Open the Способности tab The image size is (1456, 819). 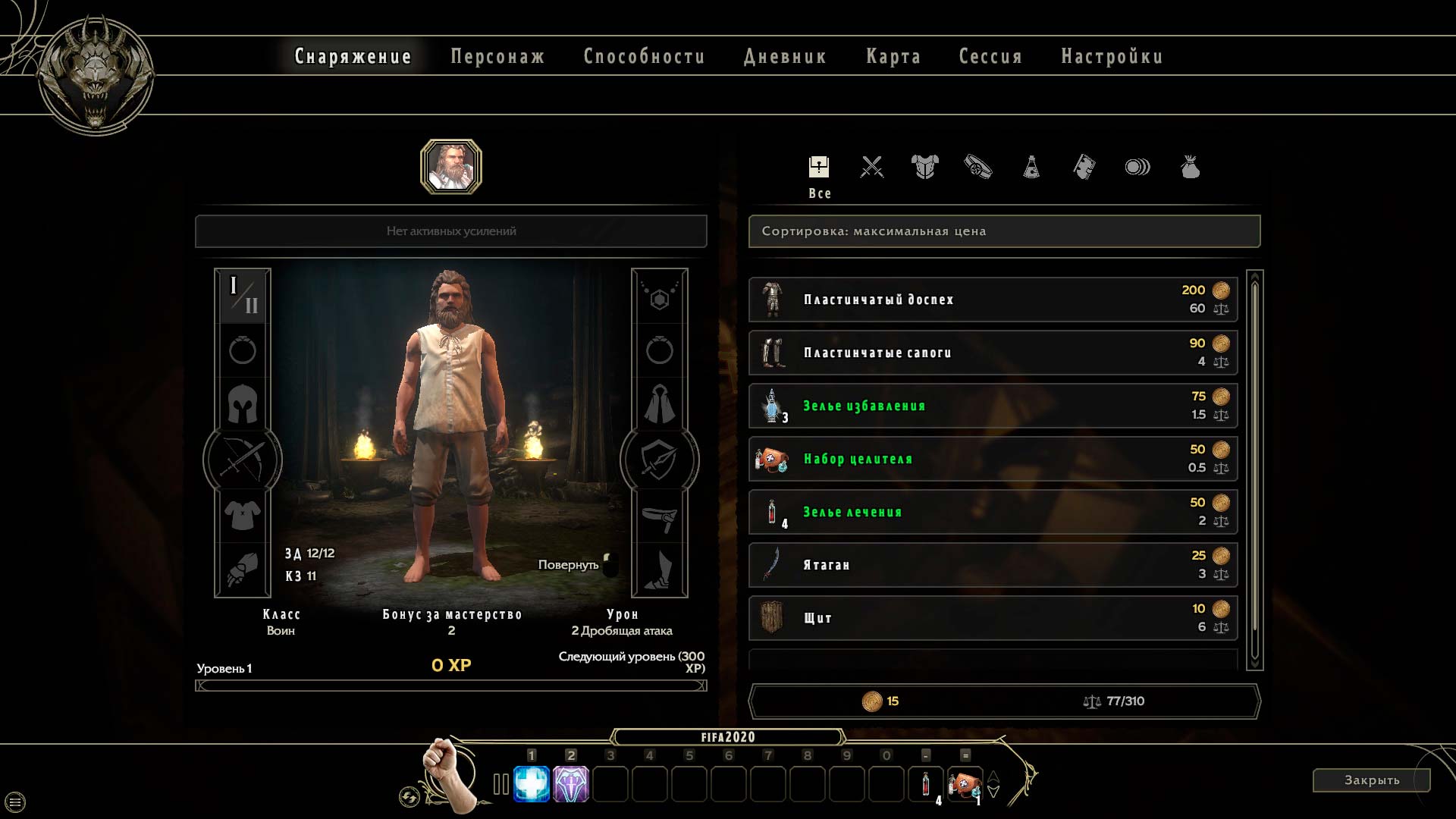point(644,57)
